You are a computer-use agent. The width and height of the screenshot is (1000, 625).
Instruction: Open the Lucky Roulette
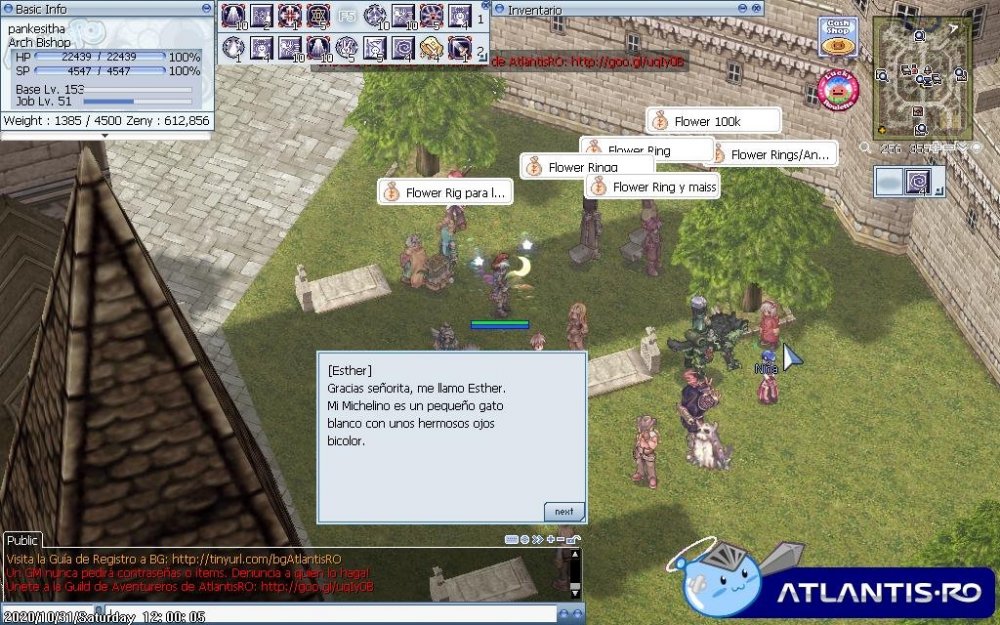838,90
